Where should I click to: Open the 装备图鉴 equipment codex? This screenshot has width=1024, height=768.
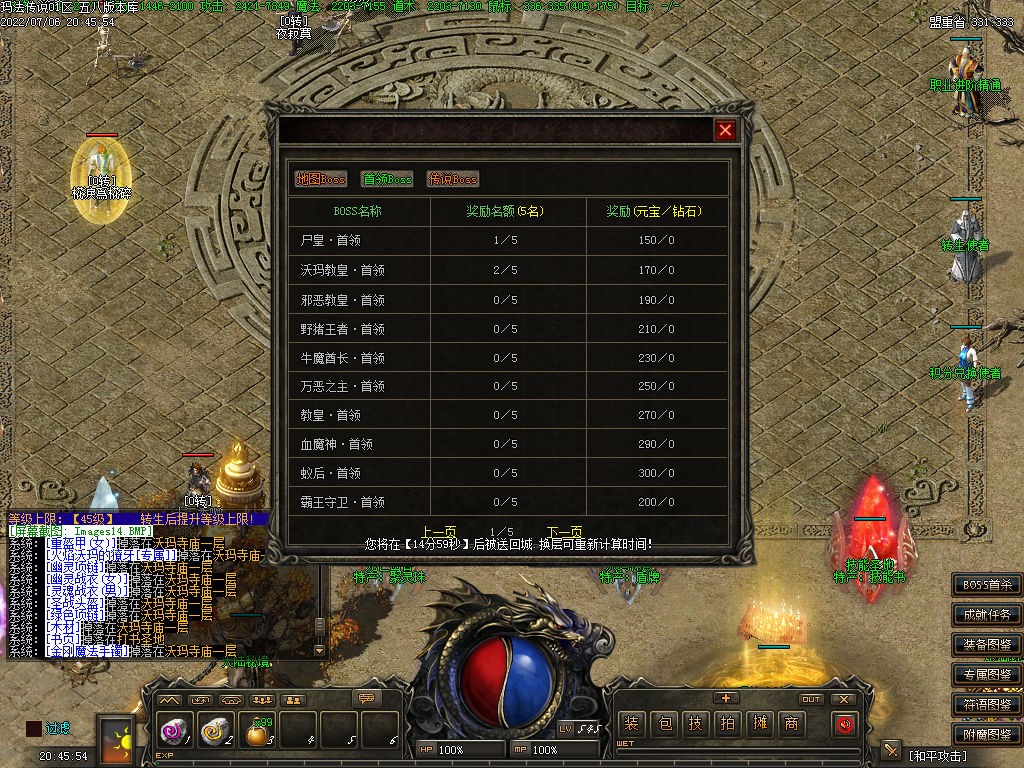pos(987,644)
